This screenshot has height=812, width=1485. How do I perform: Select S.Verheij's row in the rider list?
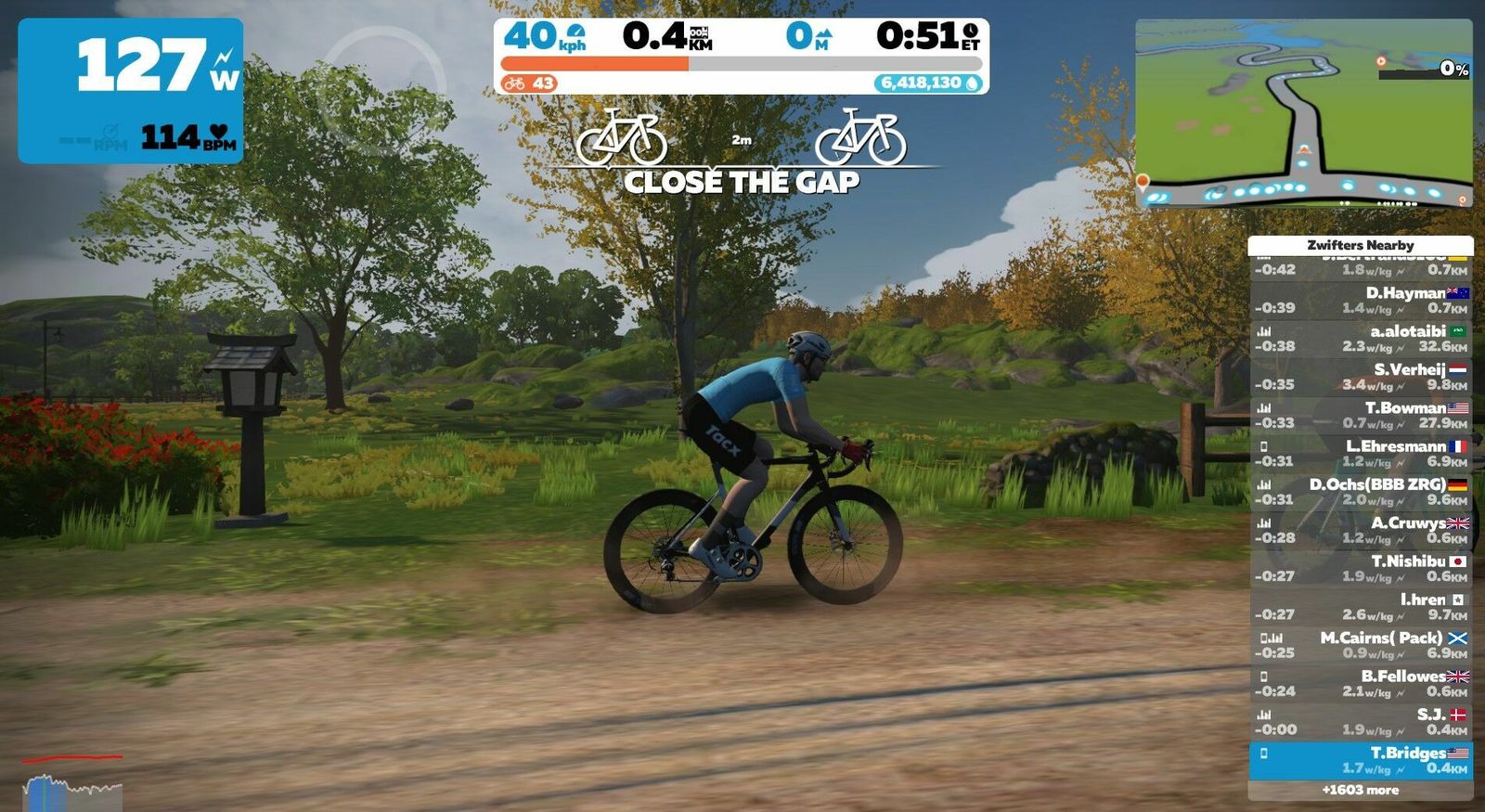(1360, 377)
